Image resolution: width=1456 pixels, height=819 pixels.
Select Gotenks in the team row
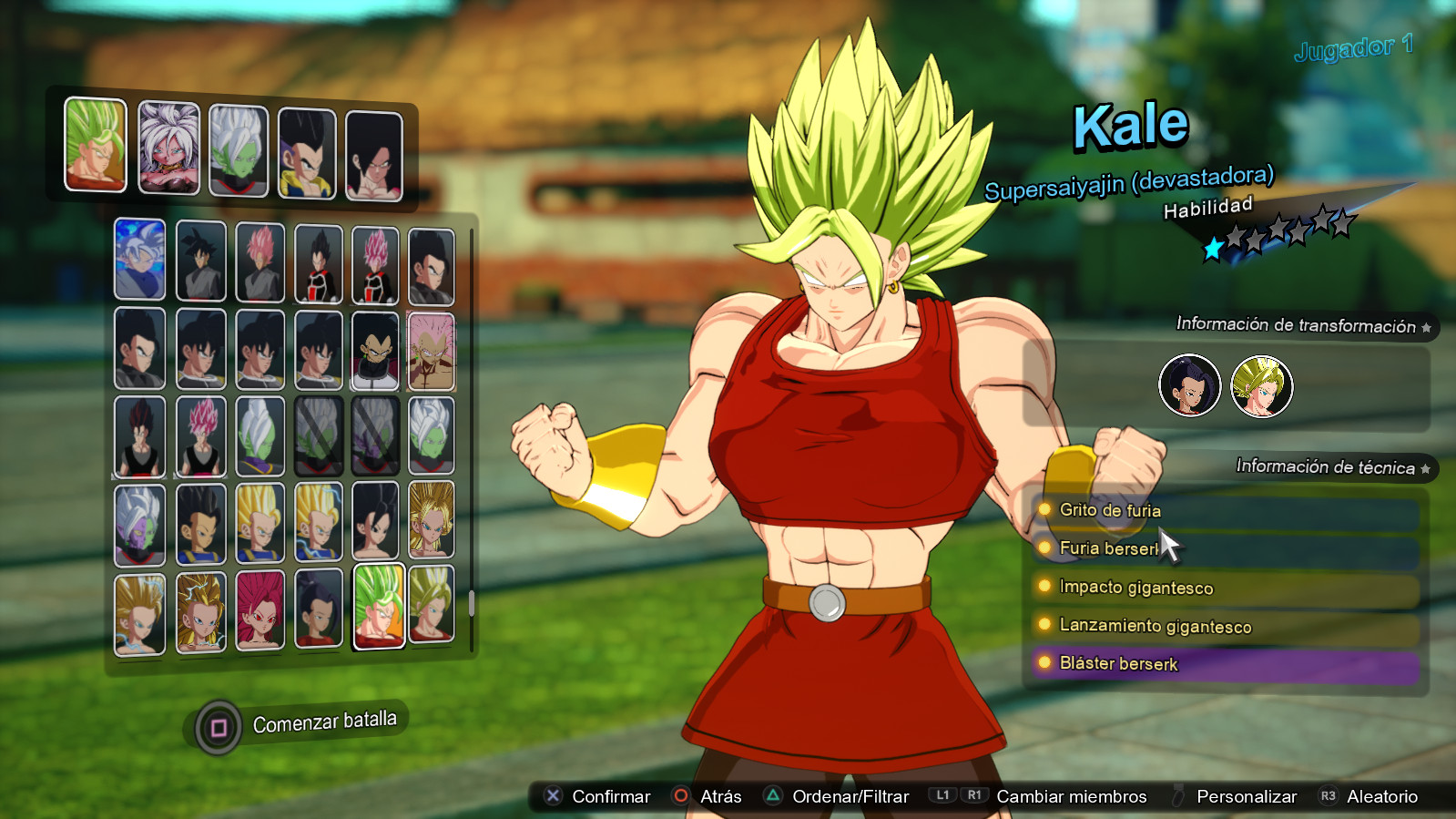305,151
